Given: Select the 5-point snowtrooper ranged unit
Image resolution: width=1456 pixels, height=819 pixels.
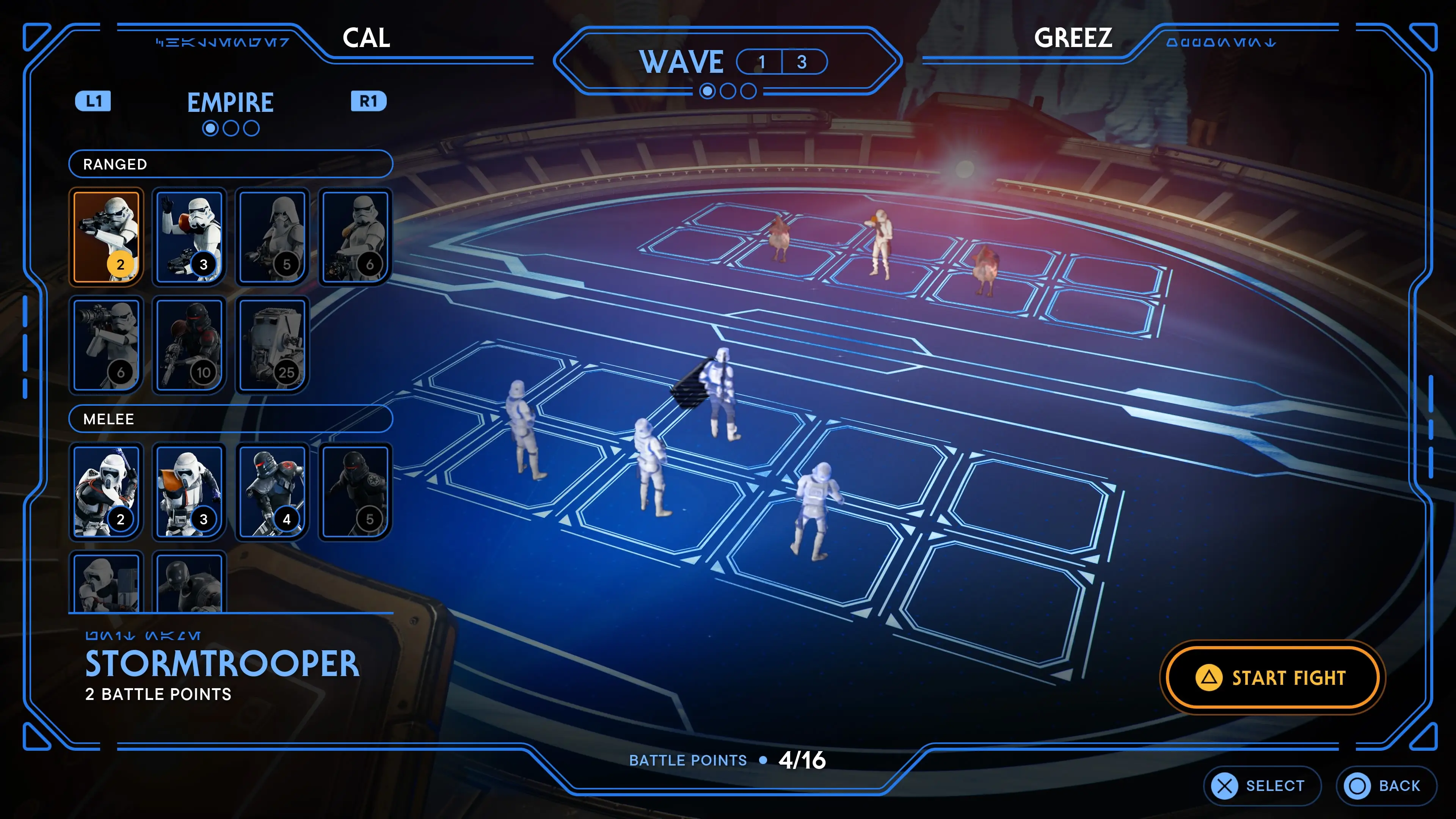Looking at the screenshot, I should click(x=272, y=236).
